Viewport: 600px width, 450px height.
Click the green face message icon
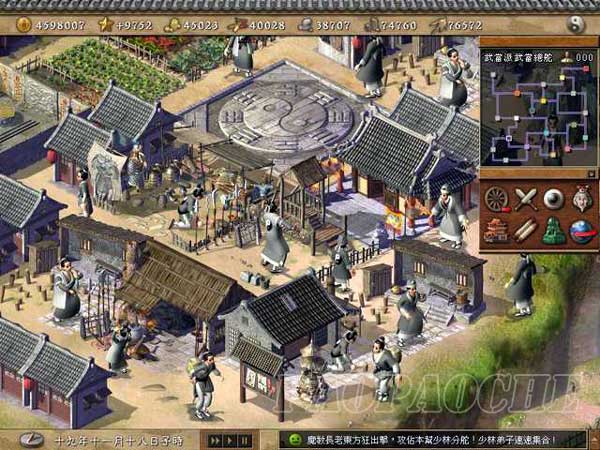pyautogui.click(x=296, y=440)
